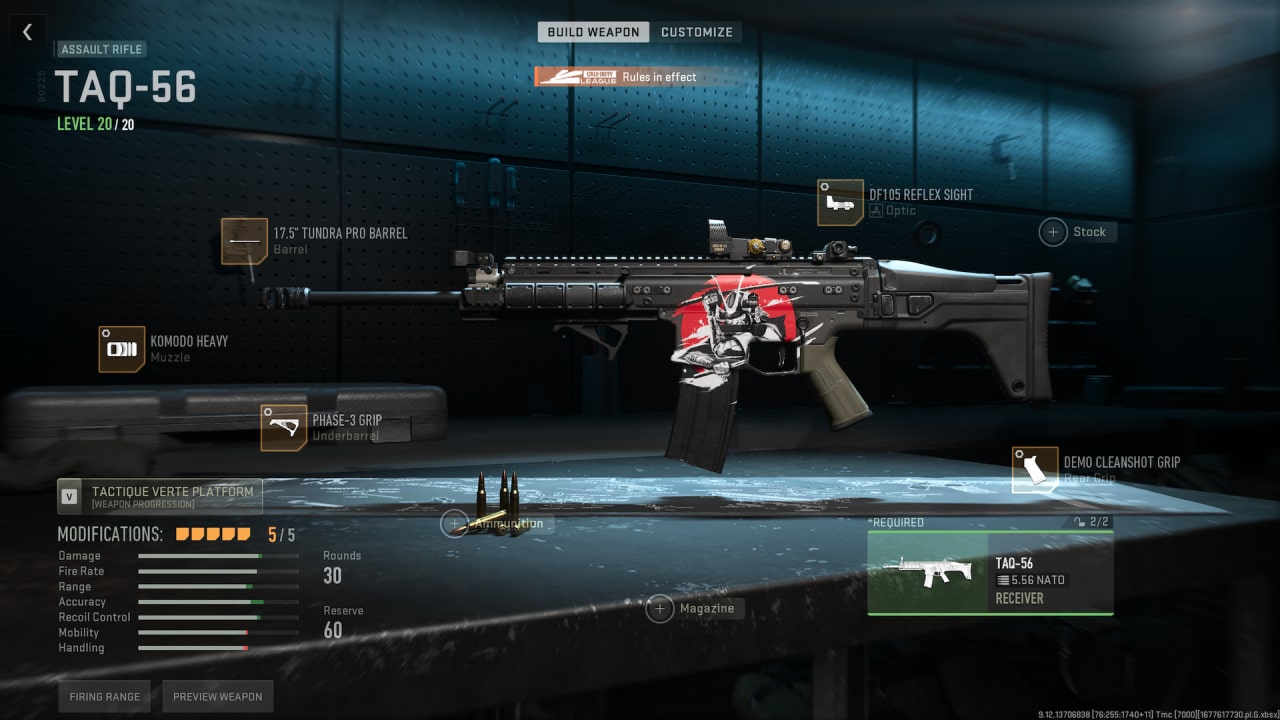Viewport: 1280px width, 720px height.
Task: Add an Ammunition attachment
Action: (455, 523)
